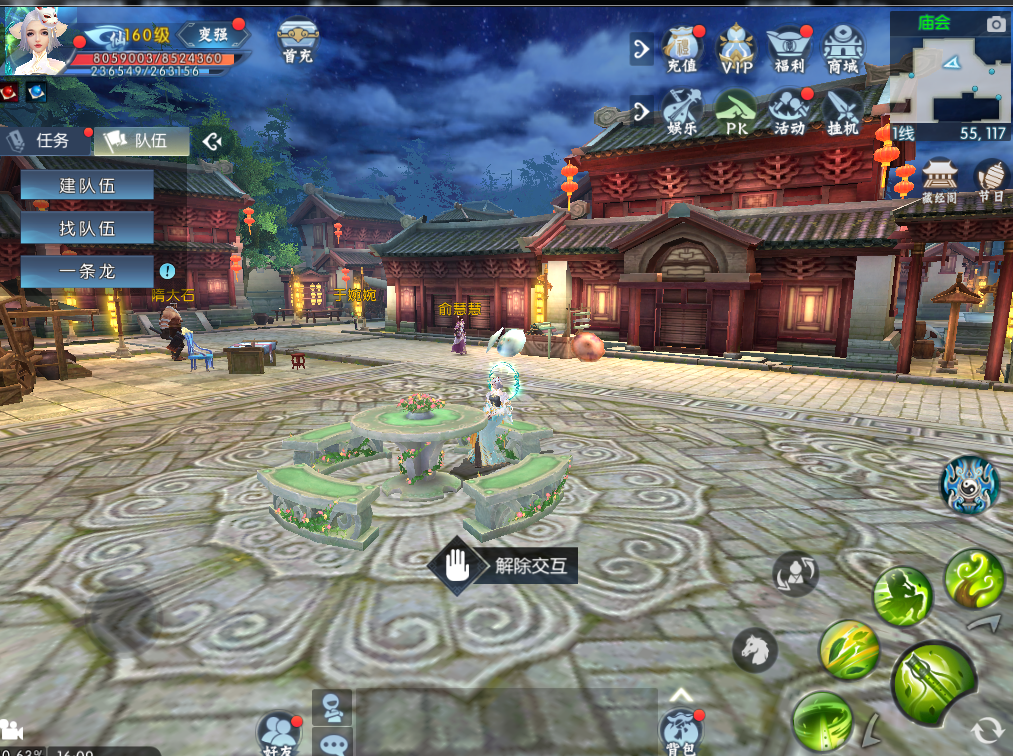This screenshot has width=1013, height=756.
Task: Select the 一条龙 button
Action: point(87,271)
